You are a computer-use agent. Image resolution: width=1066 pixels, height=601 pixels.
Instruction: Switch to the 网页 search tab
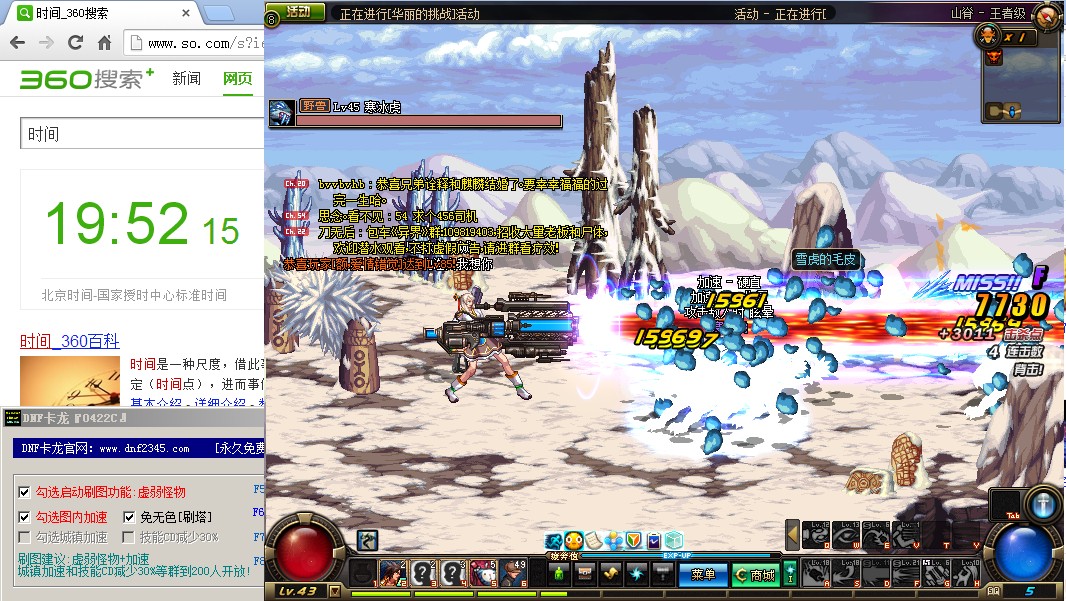point(237,79)
